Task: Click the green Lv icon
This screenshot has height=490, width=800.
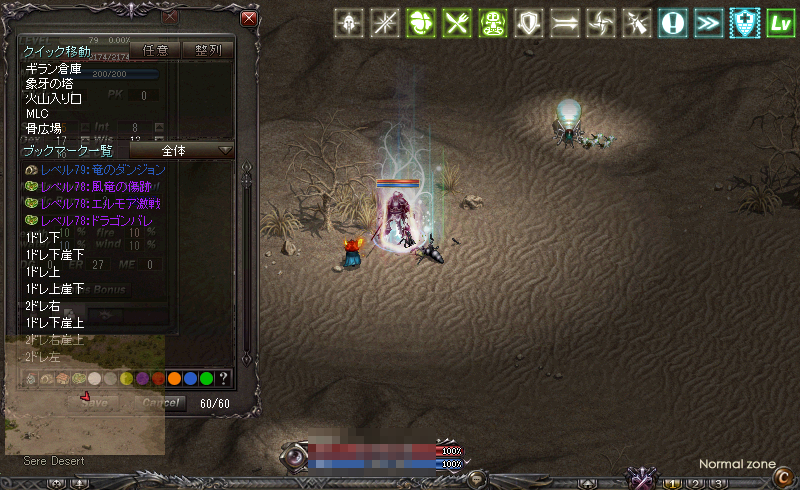Action: (x=779, y=23)
